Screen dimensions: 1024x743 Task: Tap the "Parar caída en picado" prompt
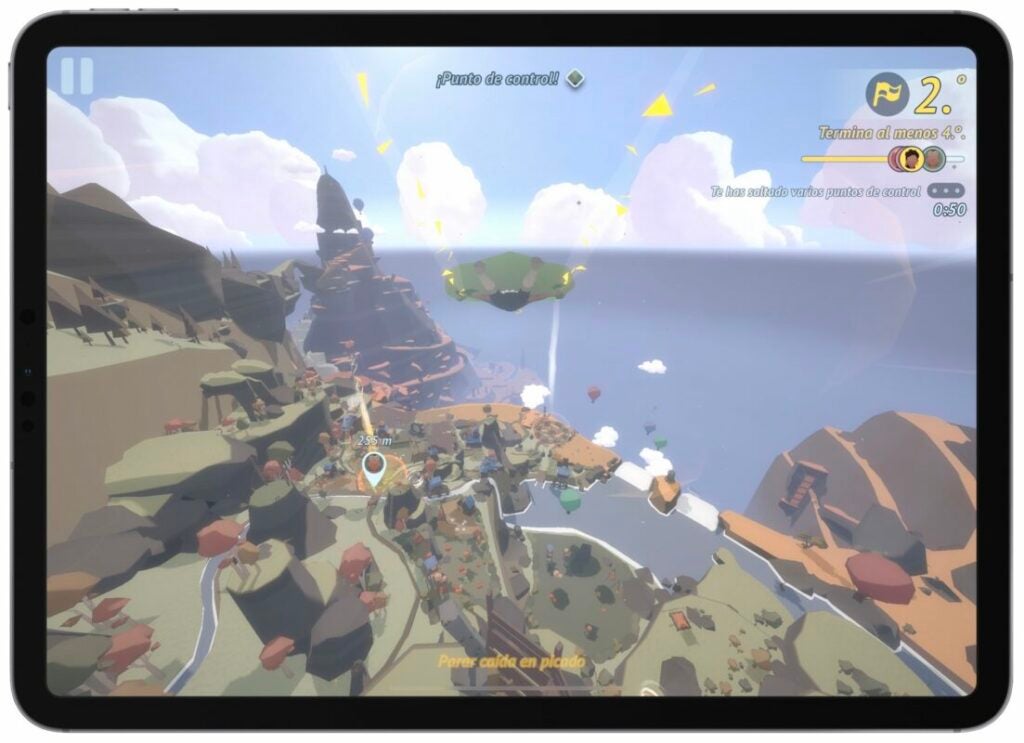tap(511, 661)
